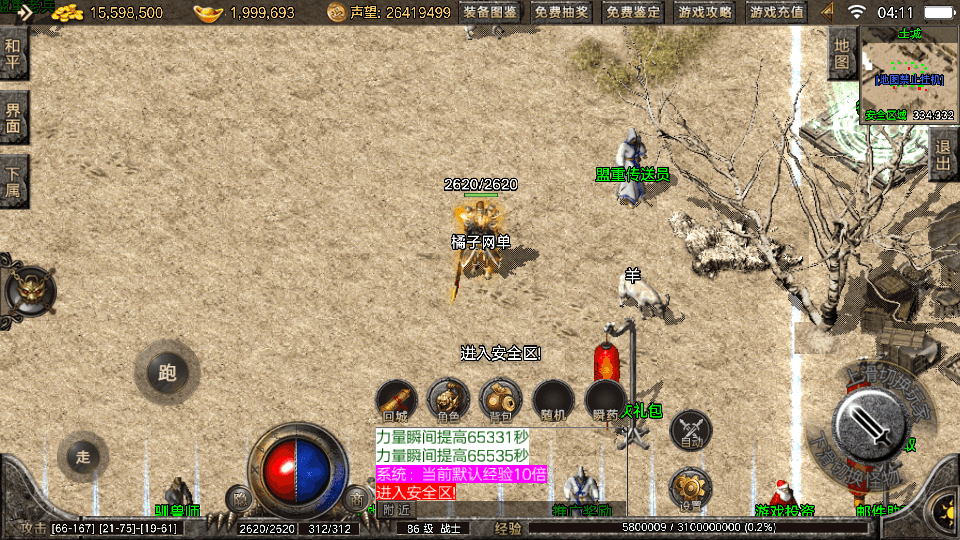The image size is (960, 540).
Task: Open the 免费抽奖 free lottery
Action: coord(561,13)
